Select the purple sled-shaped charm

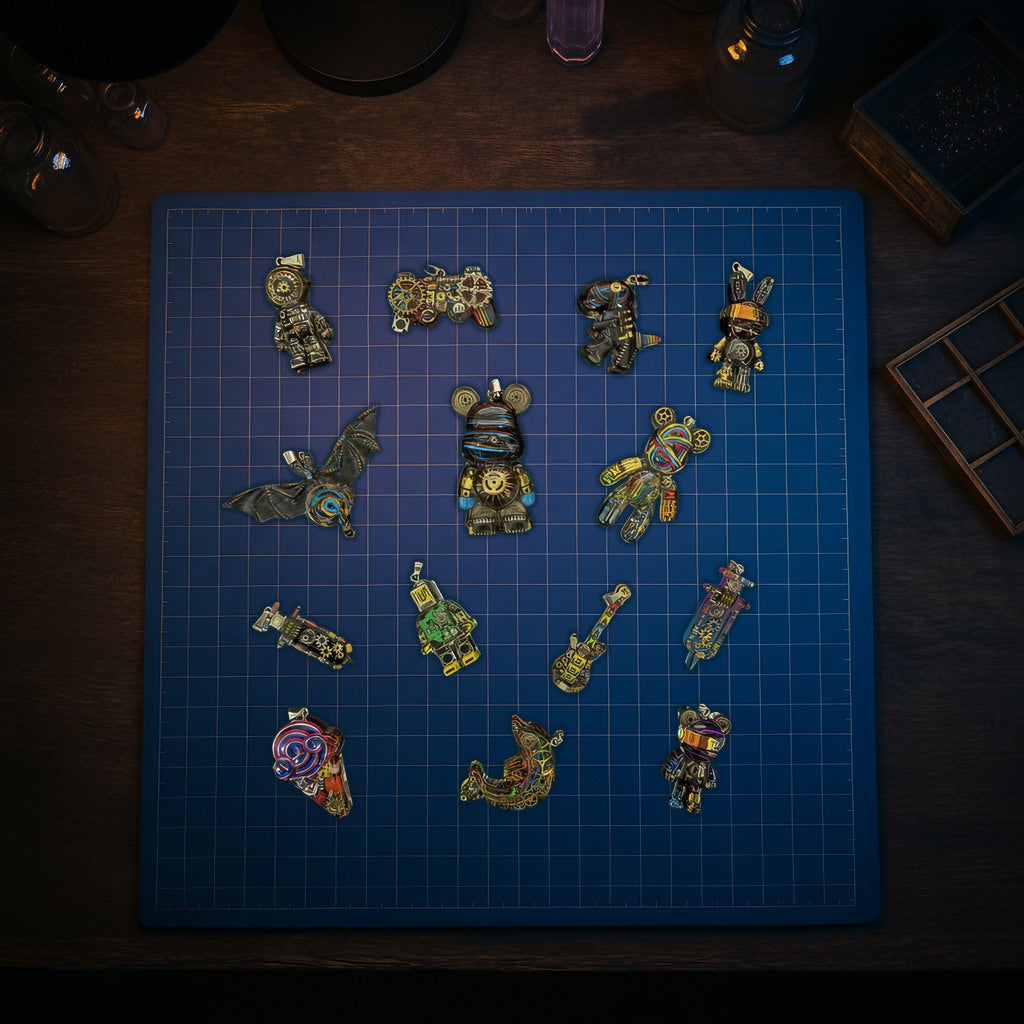tap(717, 613)
